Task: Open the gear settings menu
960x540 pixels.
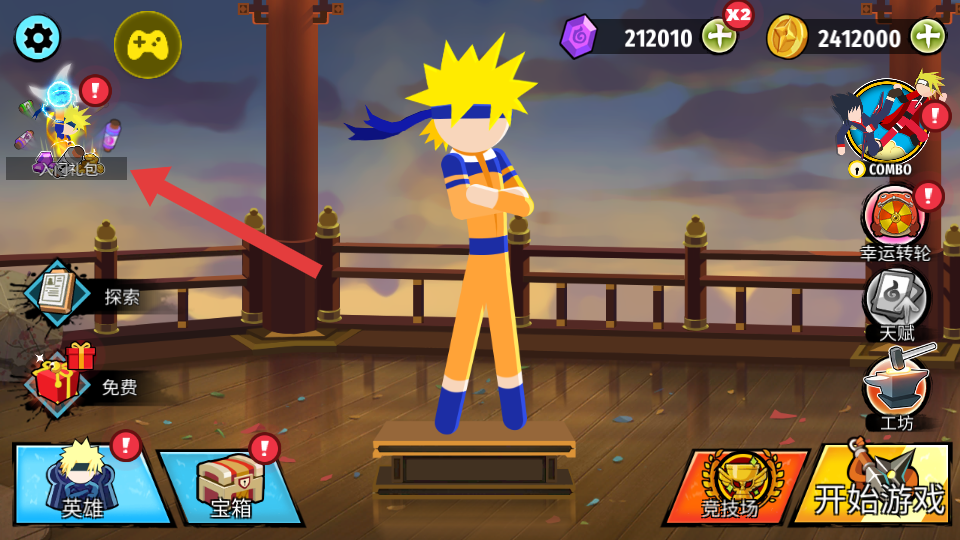Action: pos(37,38)
